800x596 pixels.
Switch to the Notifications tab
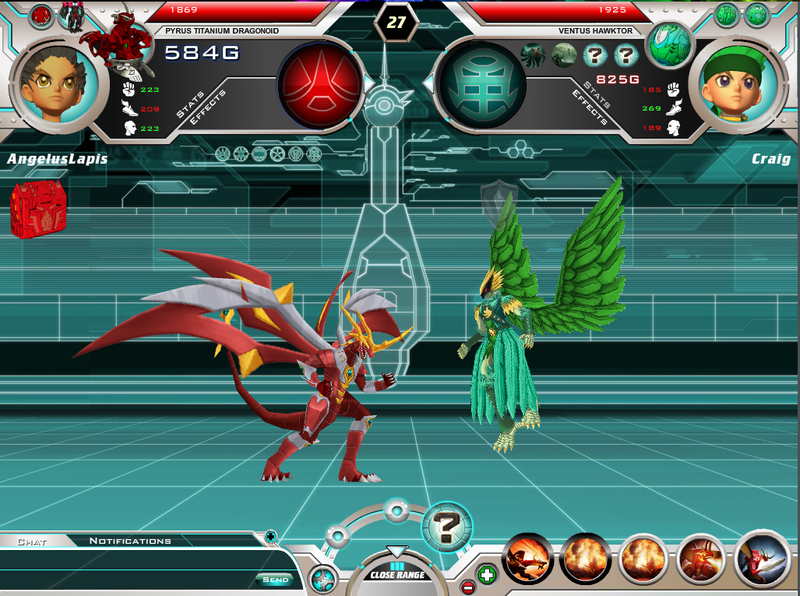pyautogui.click(x=130, y=542)
